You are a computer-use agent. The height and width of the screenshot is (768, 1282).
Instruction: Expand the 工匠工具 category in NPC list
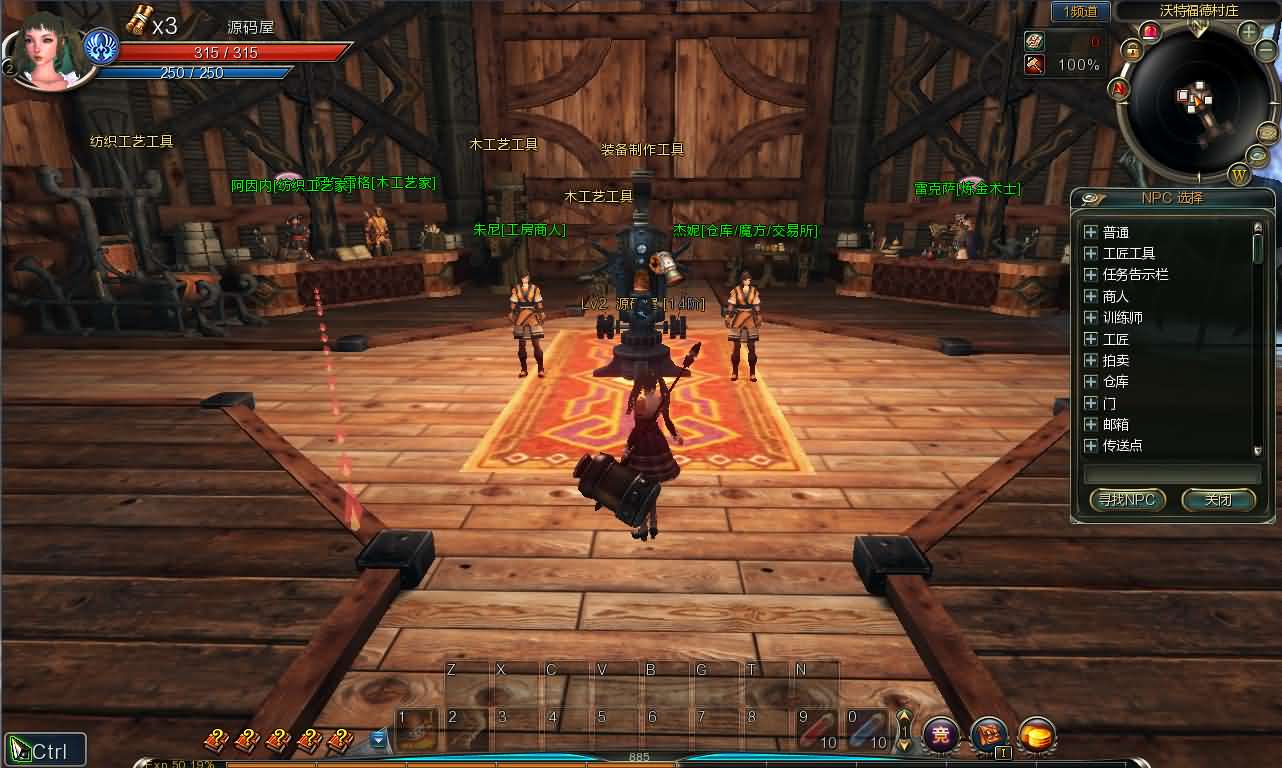pos(1089,253)
